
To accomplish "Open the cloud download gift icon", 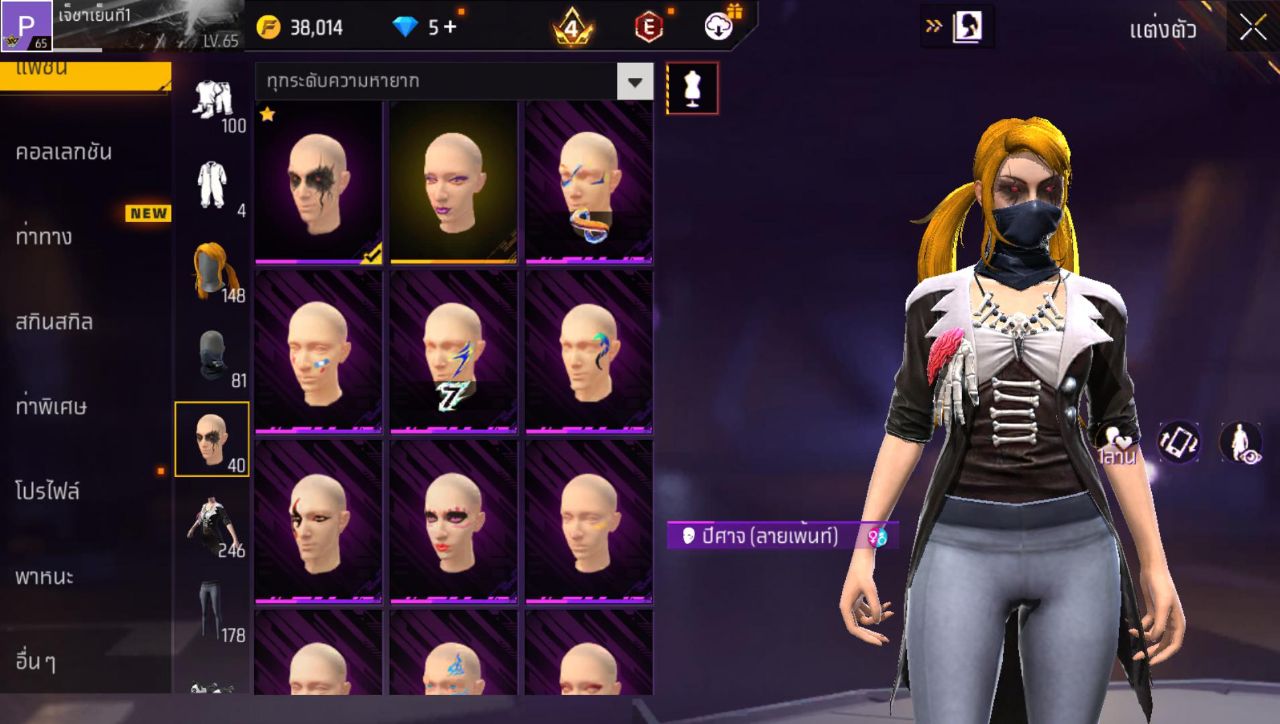I will (x=717, y=27).
